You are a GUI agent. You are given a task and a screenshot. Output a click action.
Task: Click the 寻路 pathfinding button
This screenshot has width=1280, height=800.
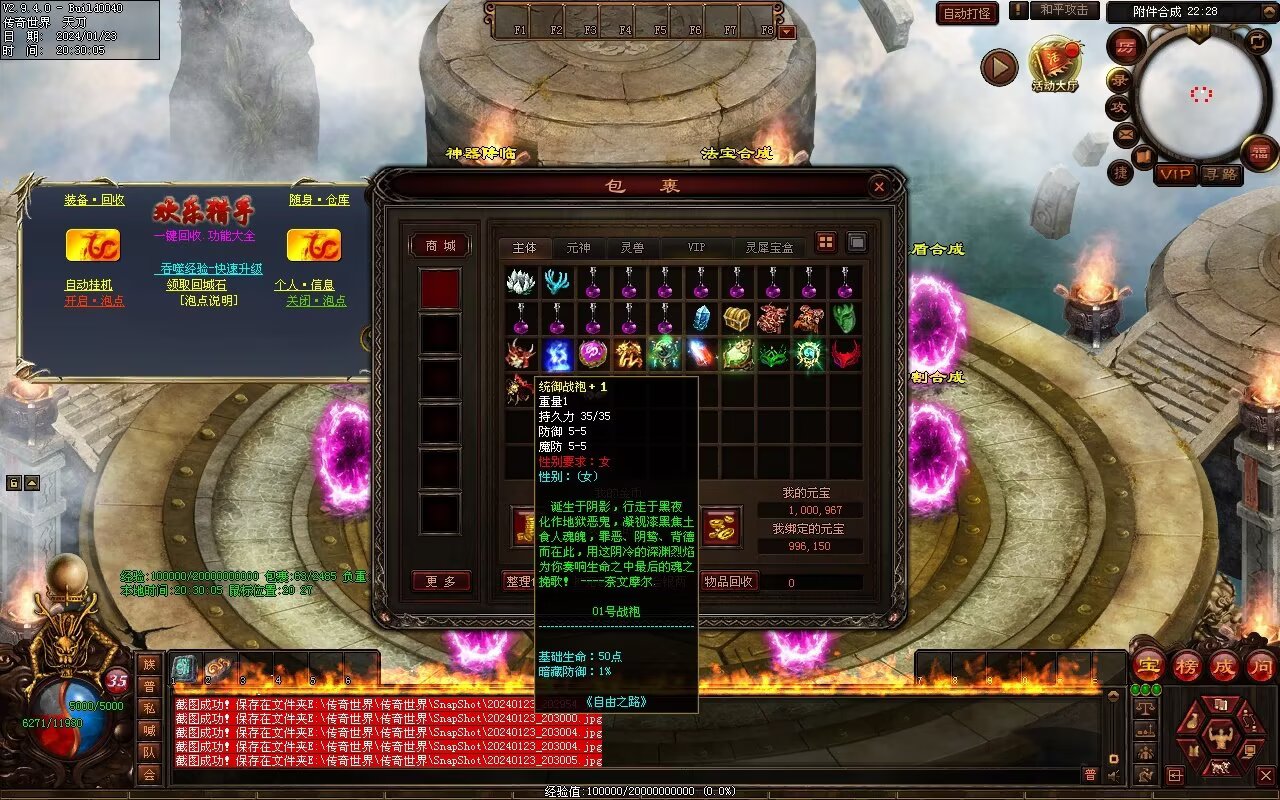(1221, 174)
